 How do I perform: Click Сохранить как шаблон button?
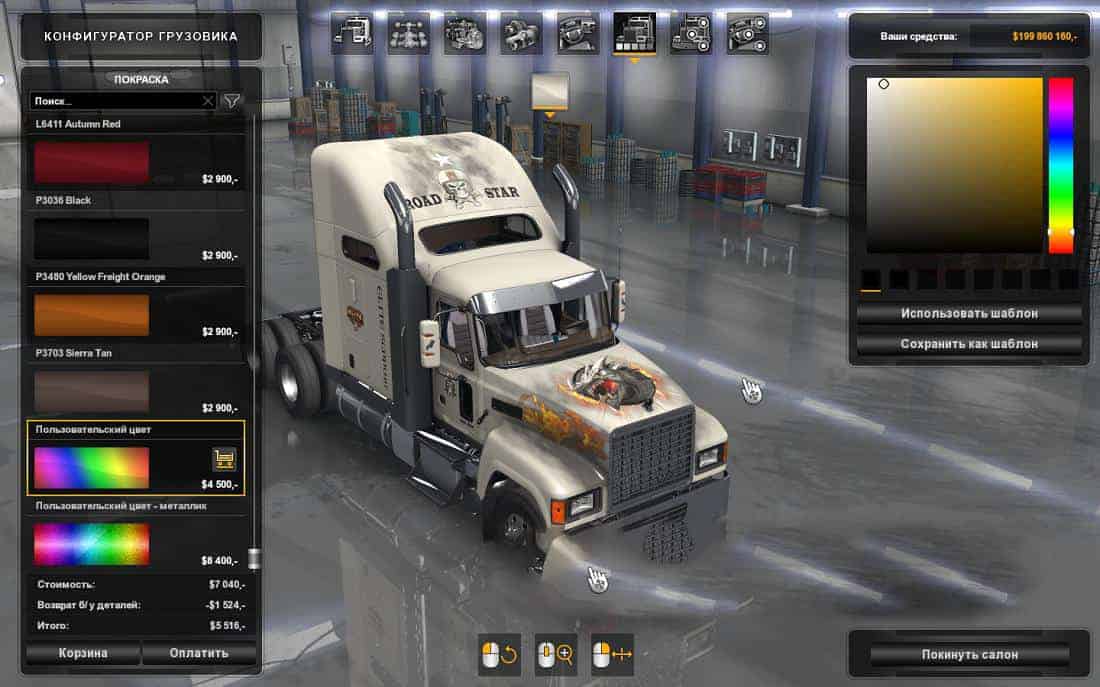[x=969, y=343]
